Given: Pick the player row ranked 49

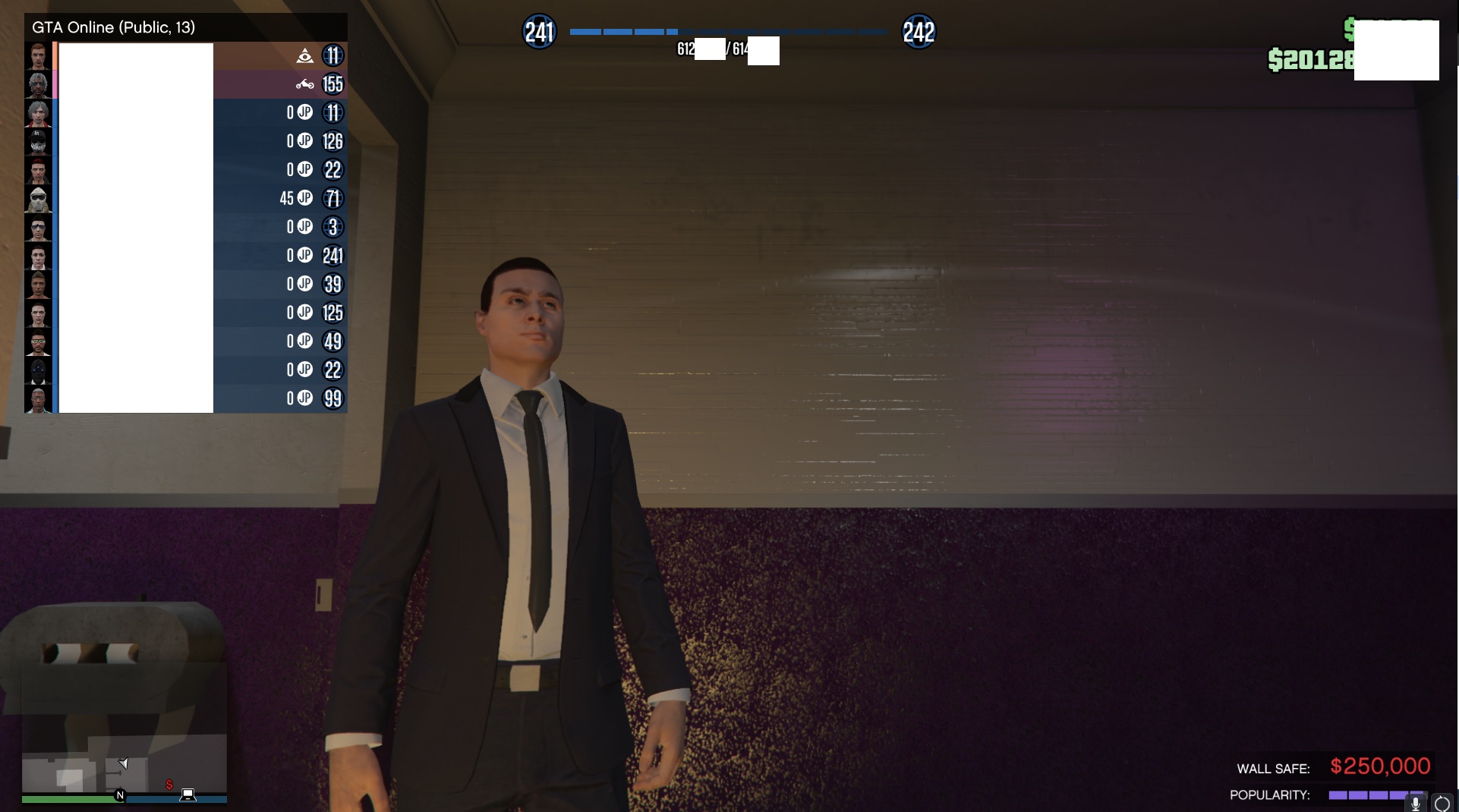Looking at the screenshot, I should [x=186, y=341].
